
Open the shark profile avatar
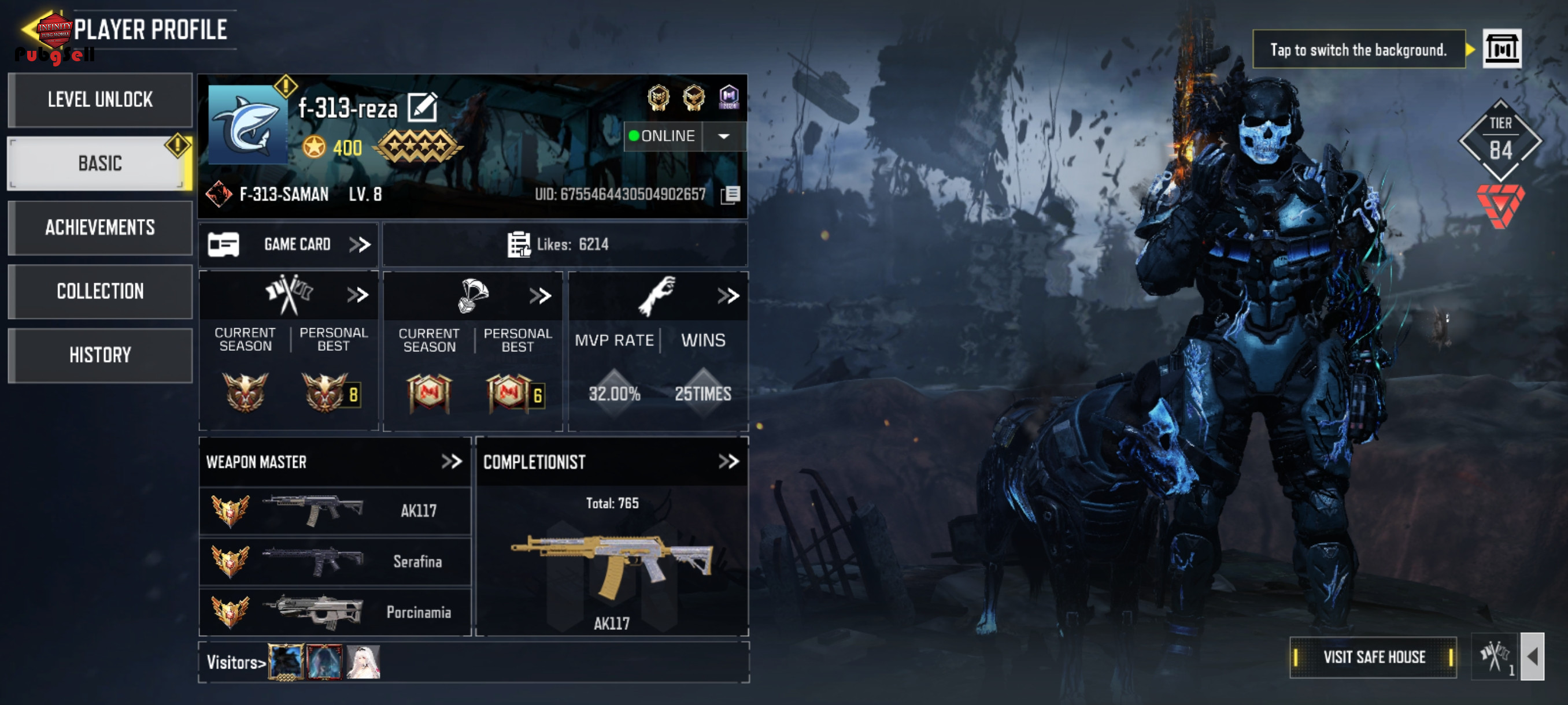247,124
